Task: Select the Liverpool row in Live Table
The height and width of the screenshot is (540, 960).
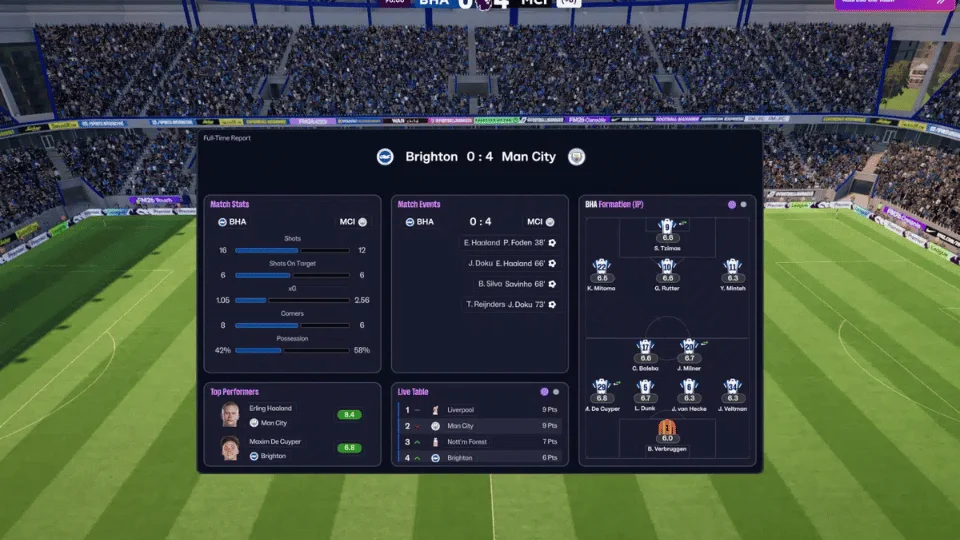Action: click(x=480, y=410)
